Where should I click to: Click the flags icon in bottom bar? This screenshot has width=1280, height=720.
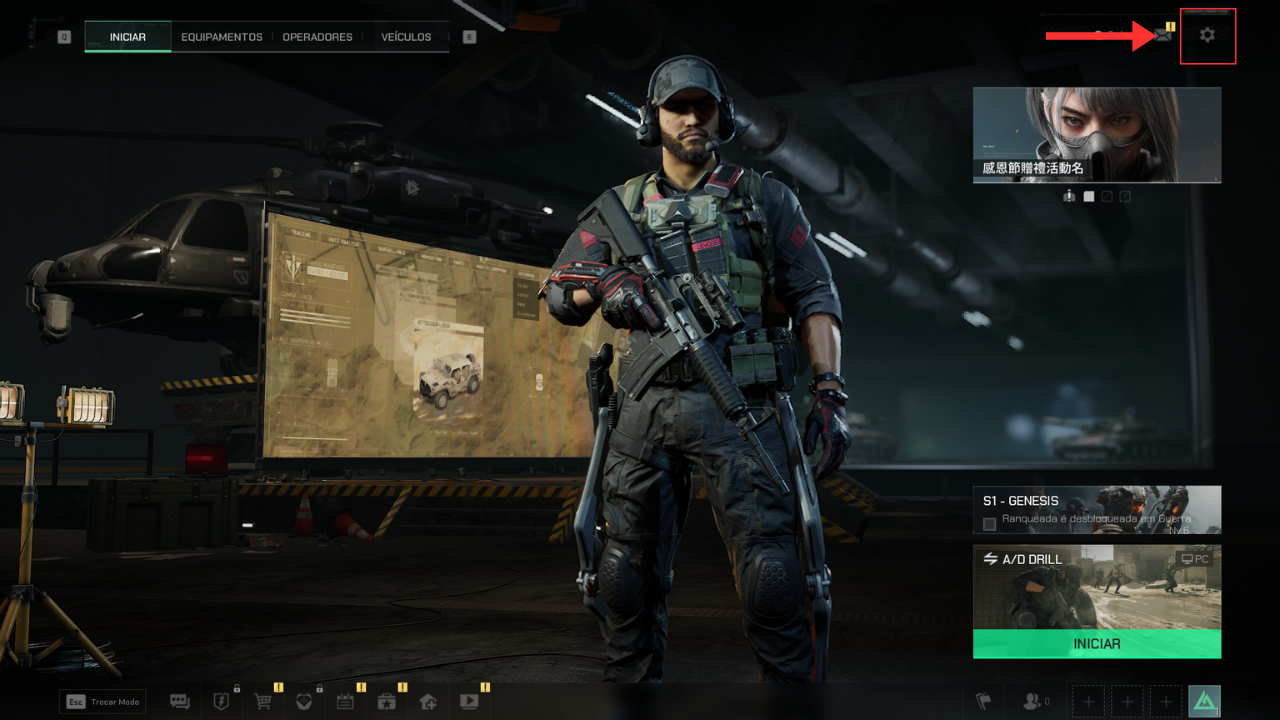[984, 702]
